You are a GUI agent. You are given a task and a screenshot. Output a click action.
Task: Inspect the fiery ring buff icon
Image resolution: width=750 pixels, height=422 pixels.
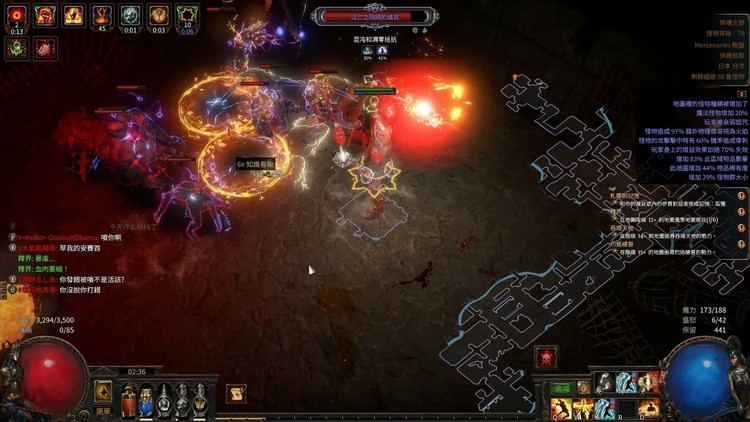[x=17, y=14]
